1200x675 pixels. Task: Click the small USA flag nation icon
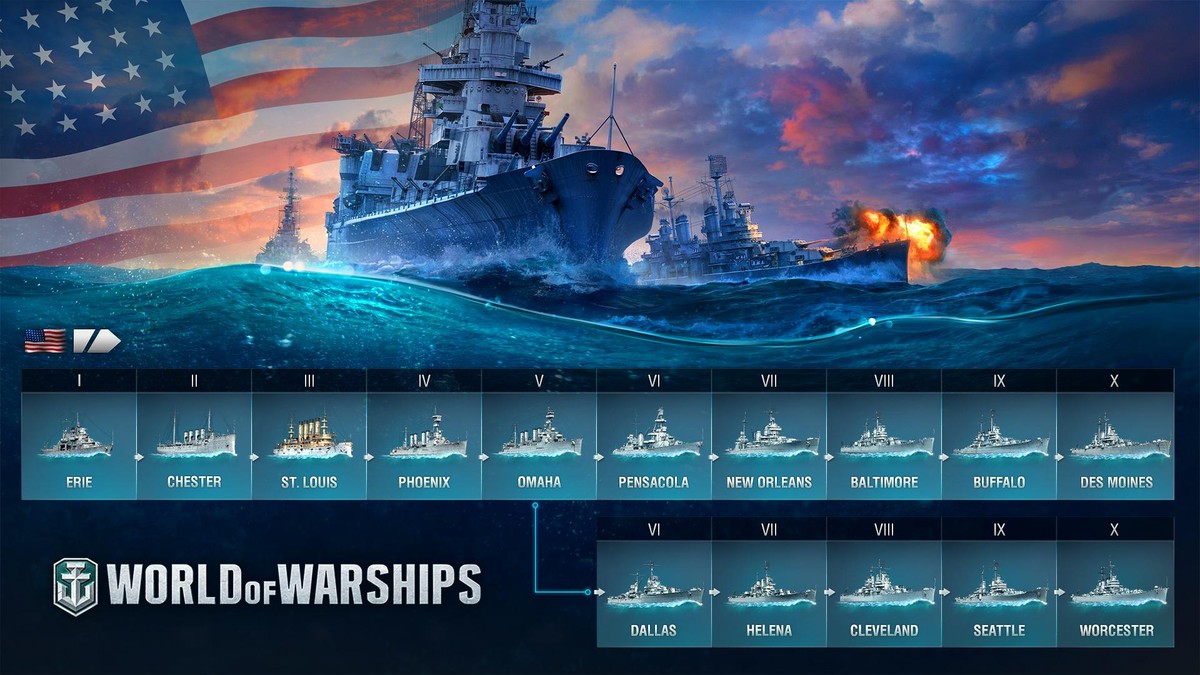(45, 341)
